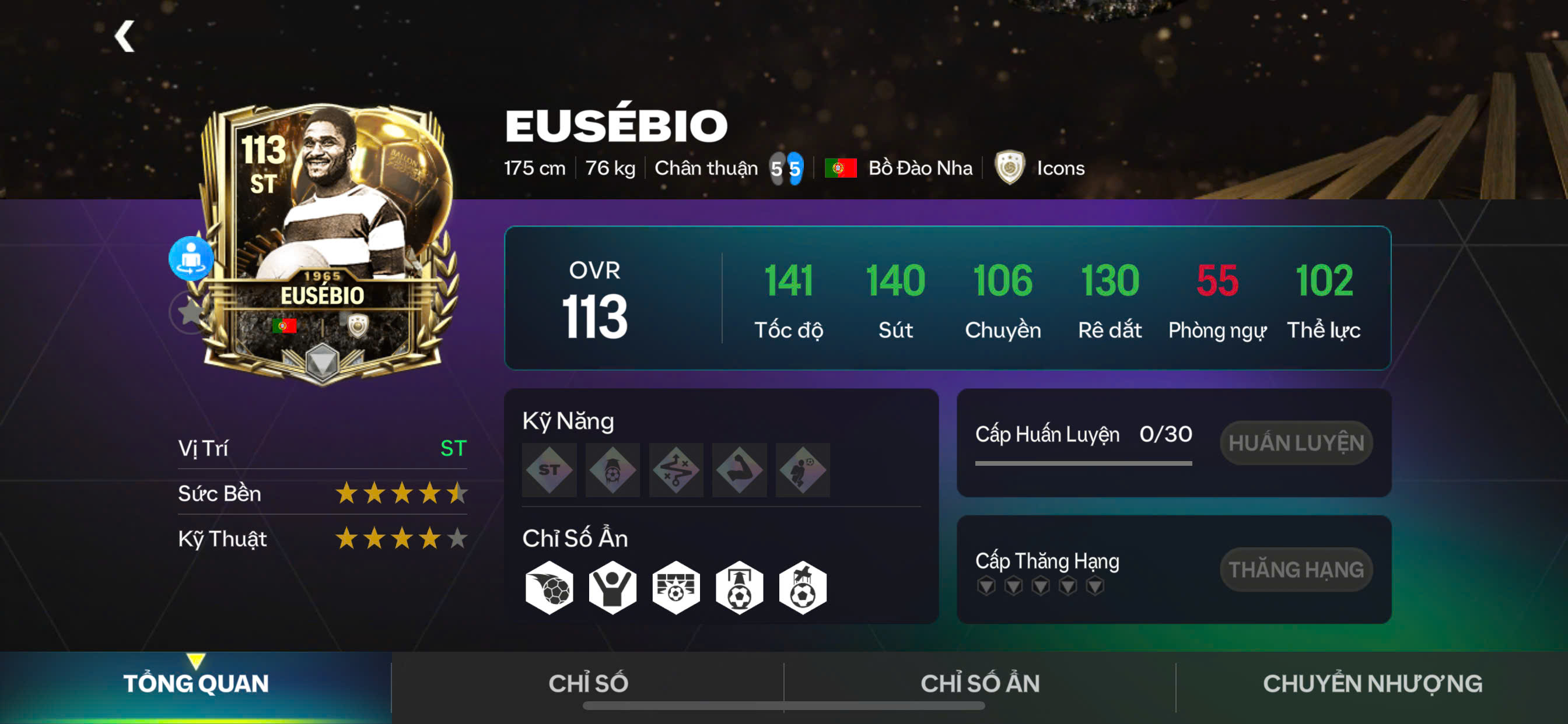View the defensive wall hidden trait
Image resolution: width=1568 pixels, height=724 pixels.
(675, 588)
